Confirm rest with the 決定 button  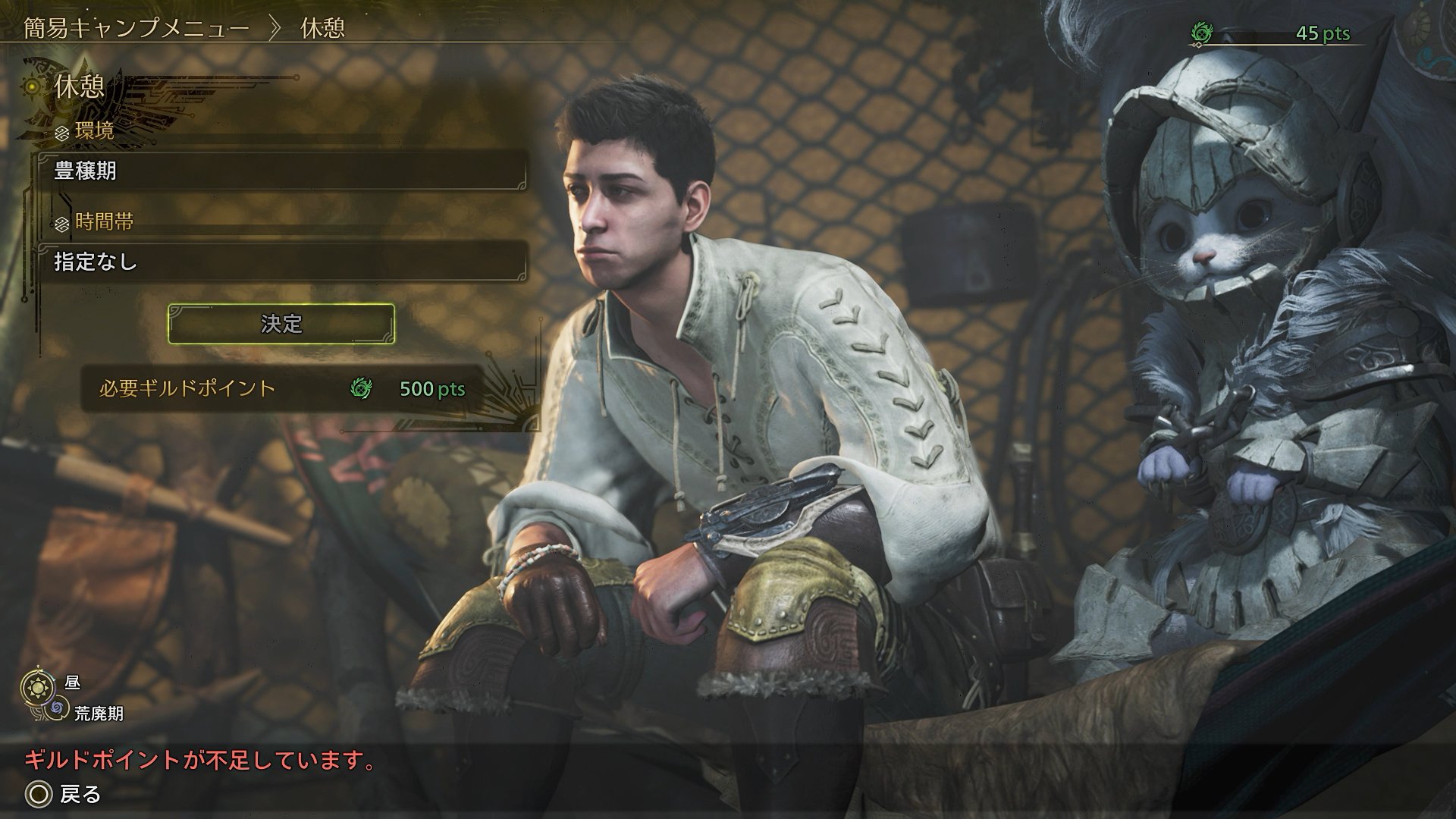point(281,324)
